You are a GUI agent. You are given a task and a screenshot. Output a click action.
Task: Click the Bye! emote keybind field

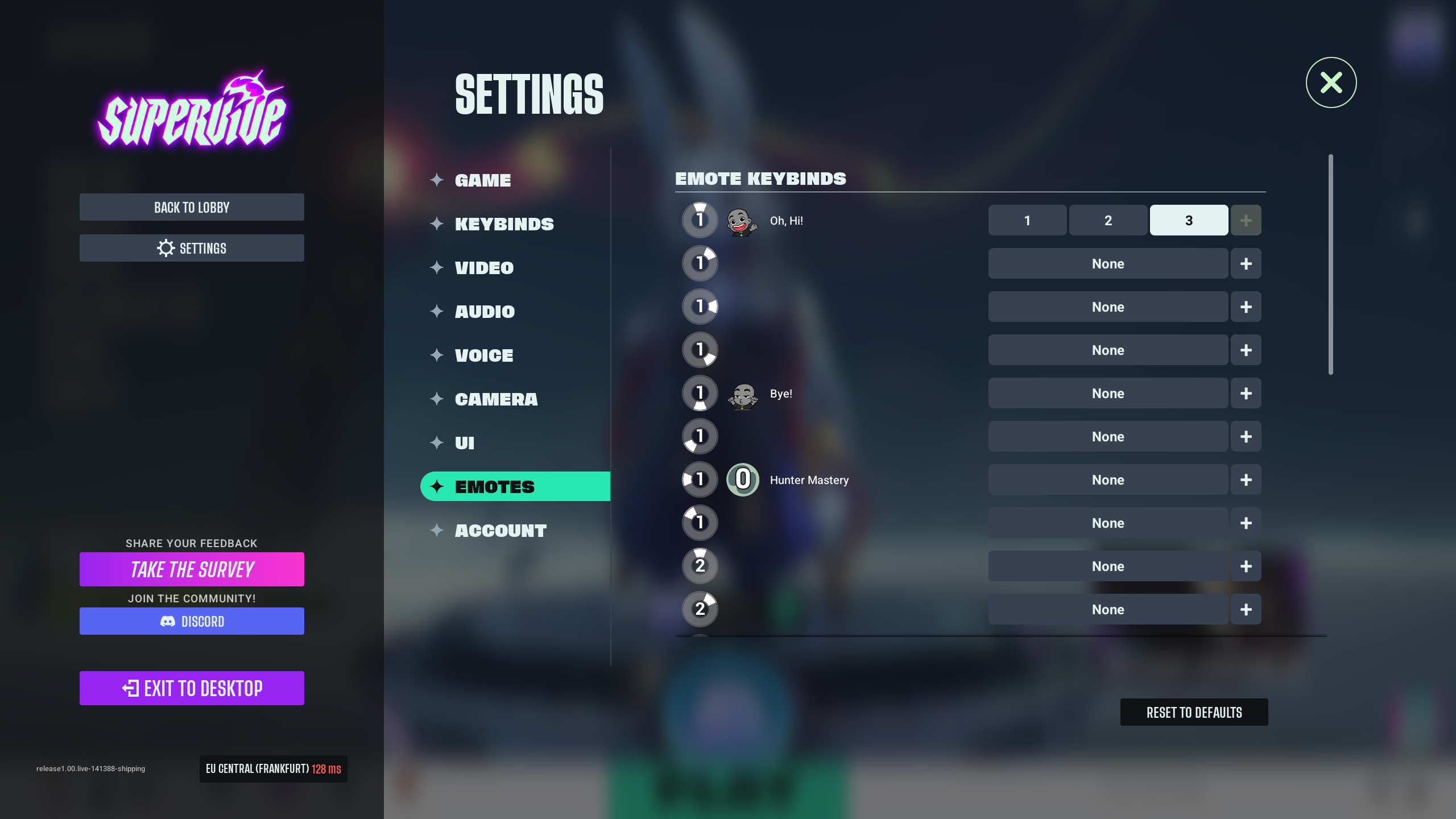point(1107,394)
